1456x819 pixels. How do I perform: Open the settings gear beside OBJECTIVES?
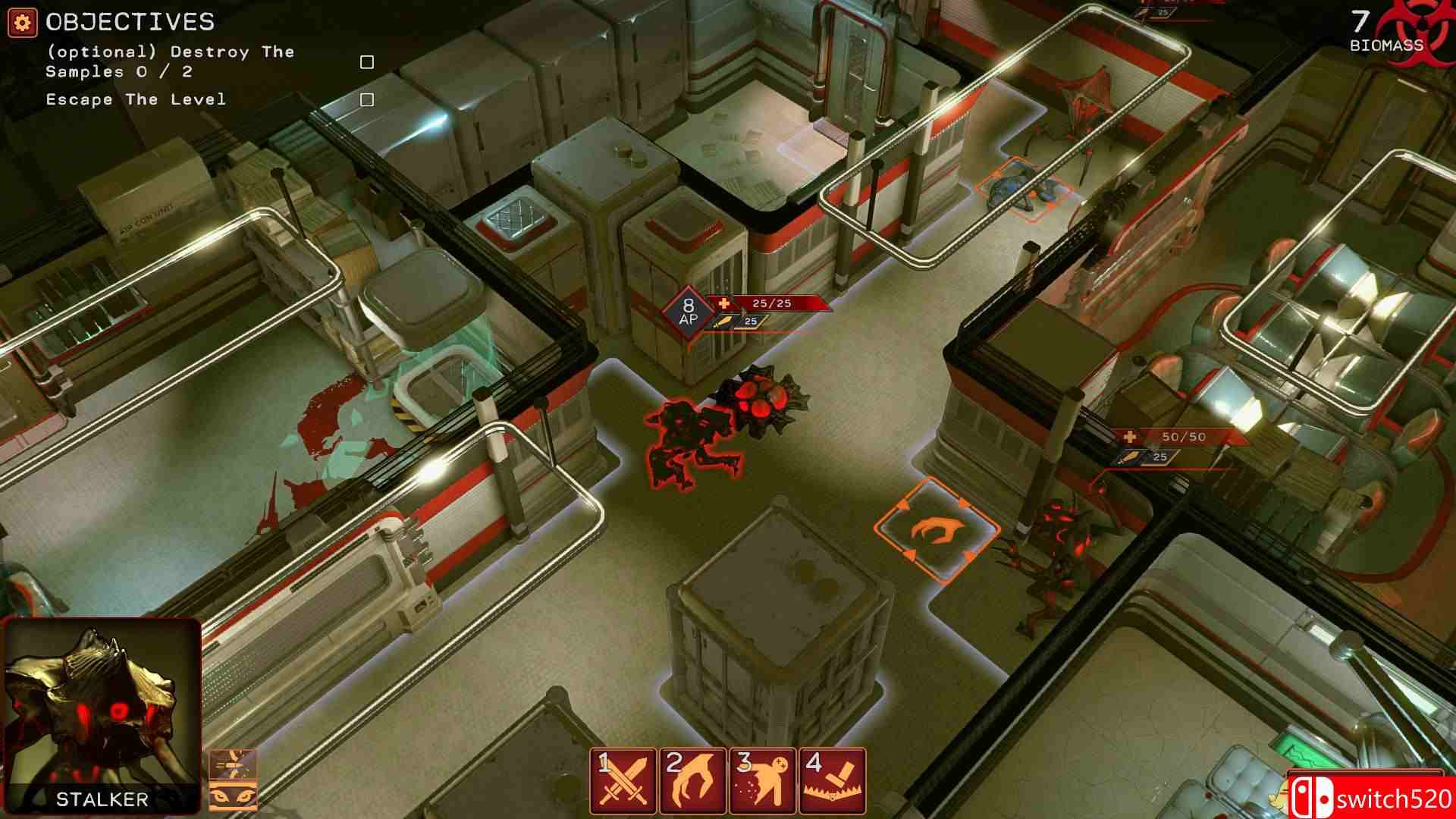20,20
